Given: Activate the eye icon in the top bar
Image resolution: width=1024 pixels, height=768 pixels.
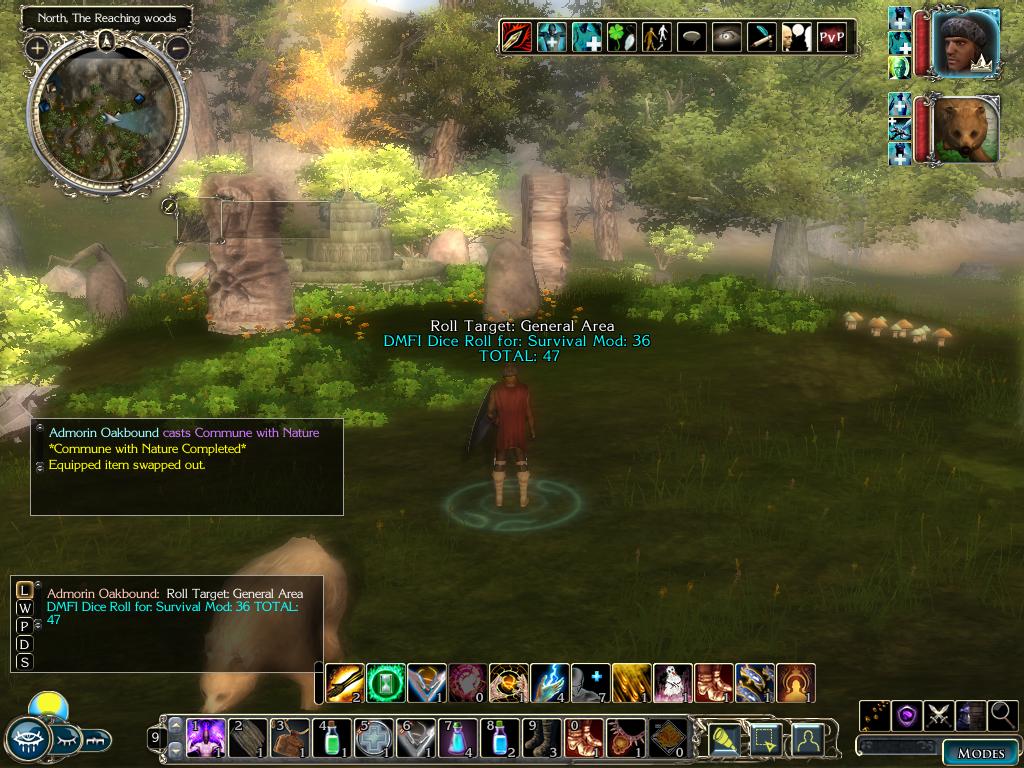Looking at the screenshot, I should [726, 38].
